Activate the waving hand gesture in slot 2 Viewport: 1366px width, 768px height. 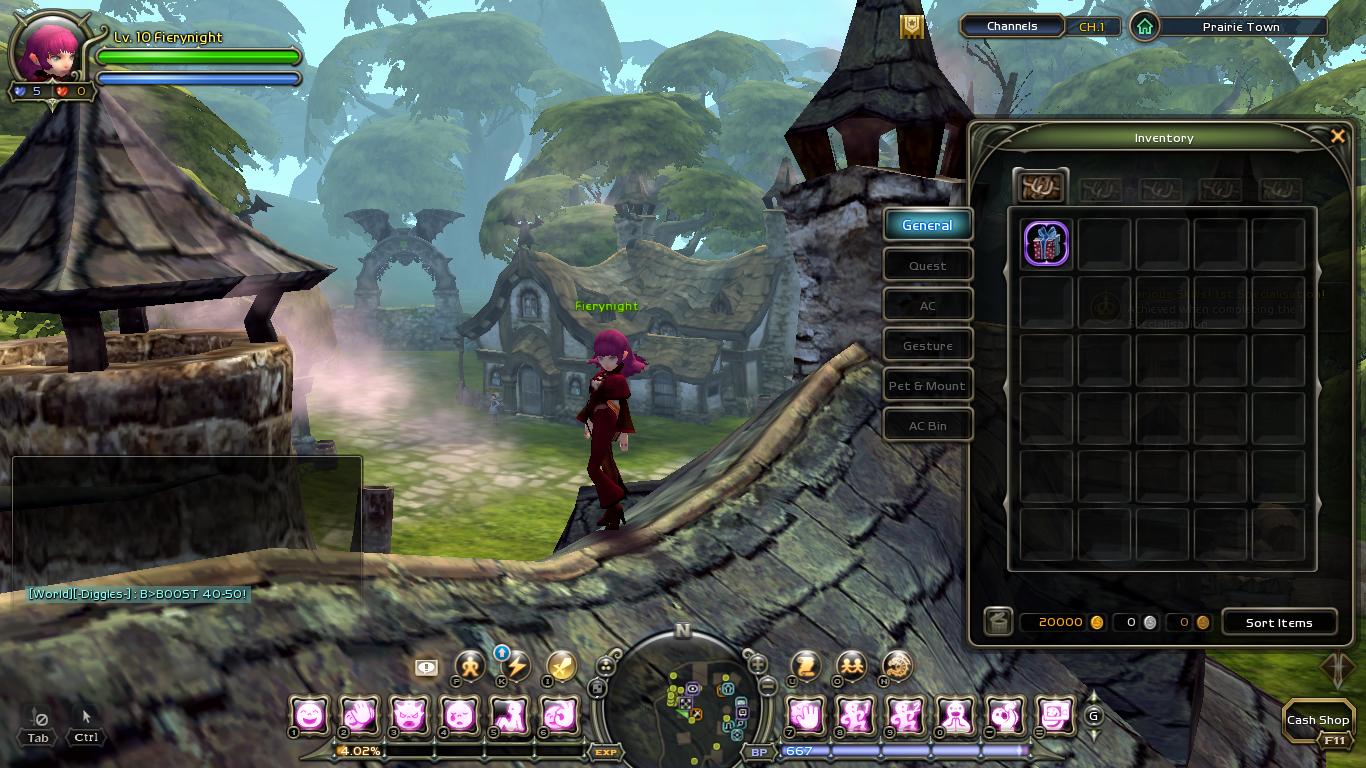(x=360, y=715)
